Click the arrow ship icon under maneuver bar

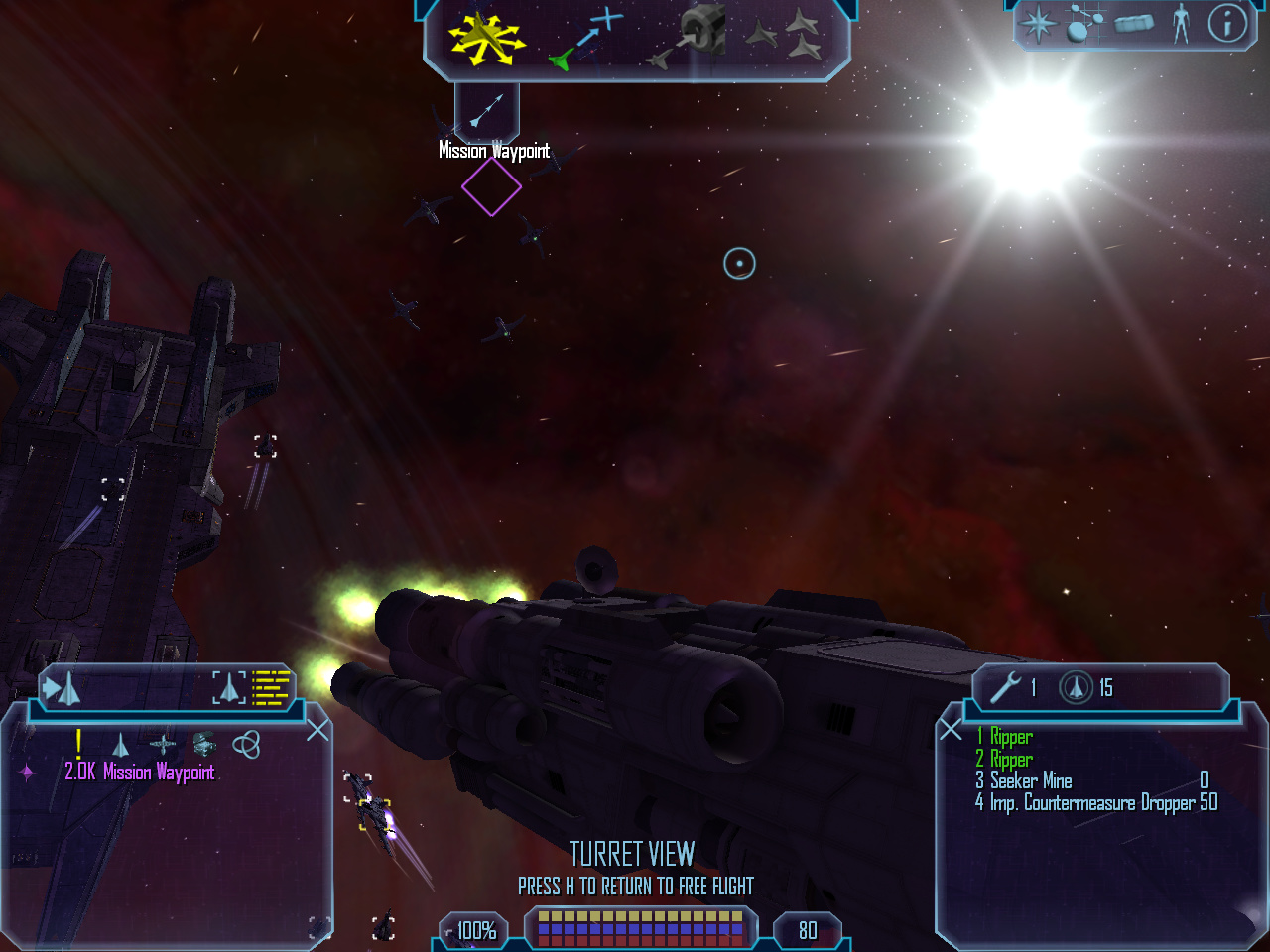pos(486,110)
